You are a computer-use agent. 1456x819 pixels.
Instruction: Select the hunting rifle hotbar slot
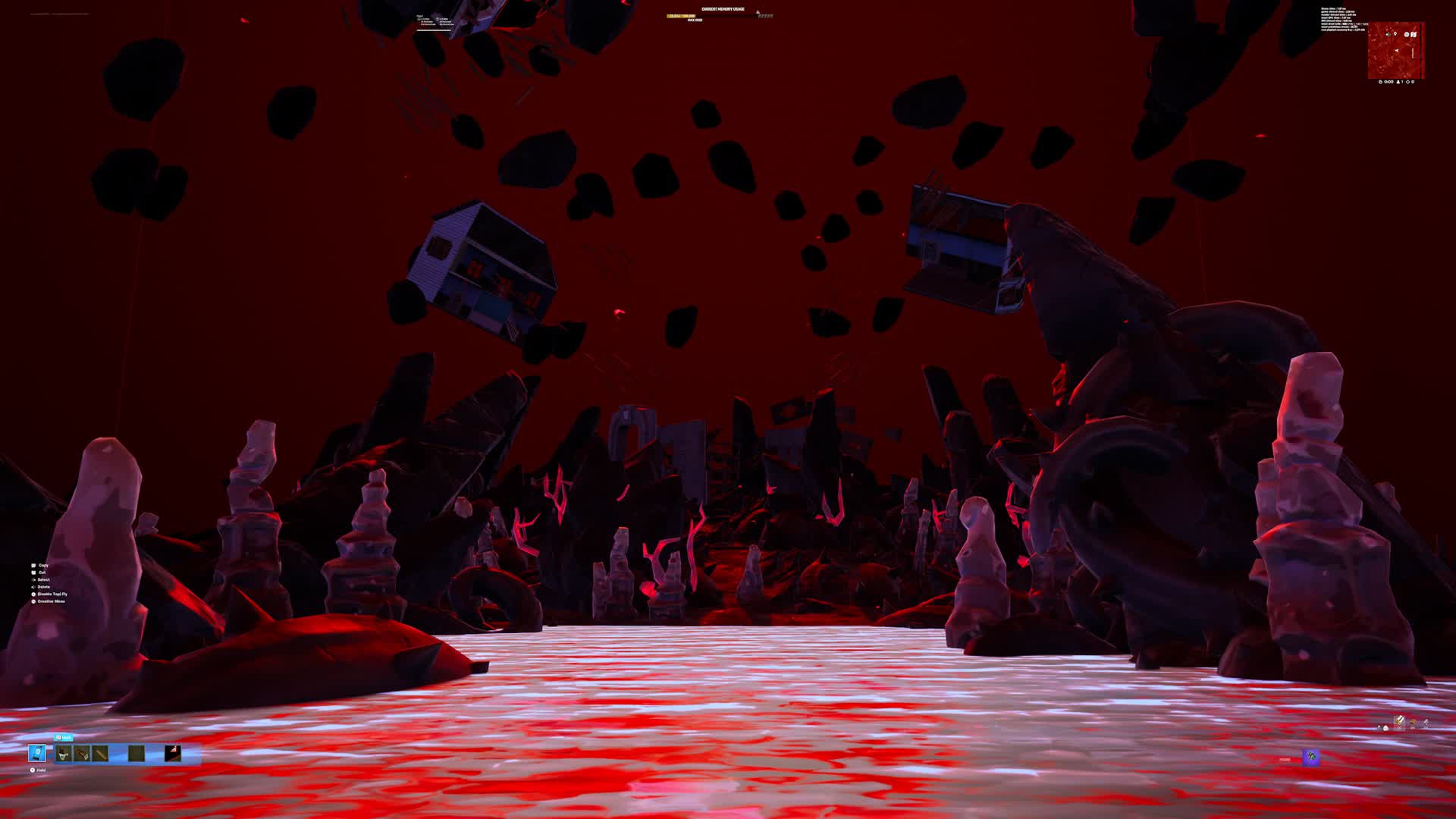pyautogui.click(x=81, y=752)
